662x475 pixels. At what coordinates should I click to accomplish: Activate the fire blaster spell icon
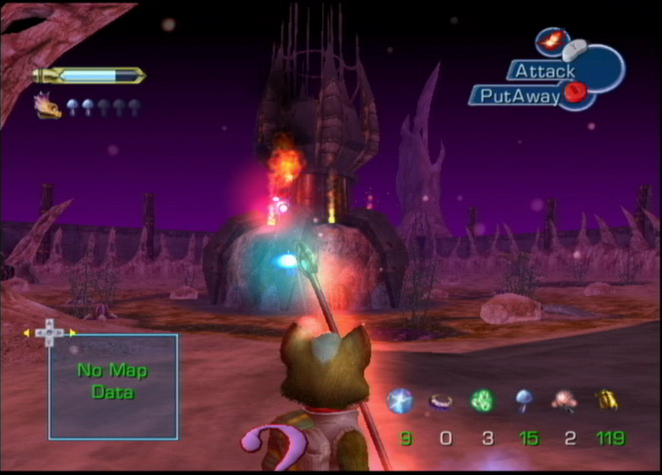pos(549,40)
